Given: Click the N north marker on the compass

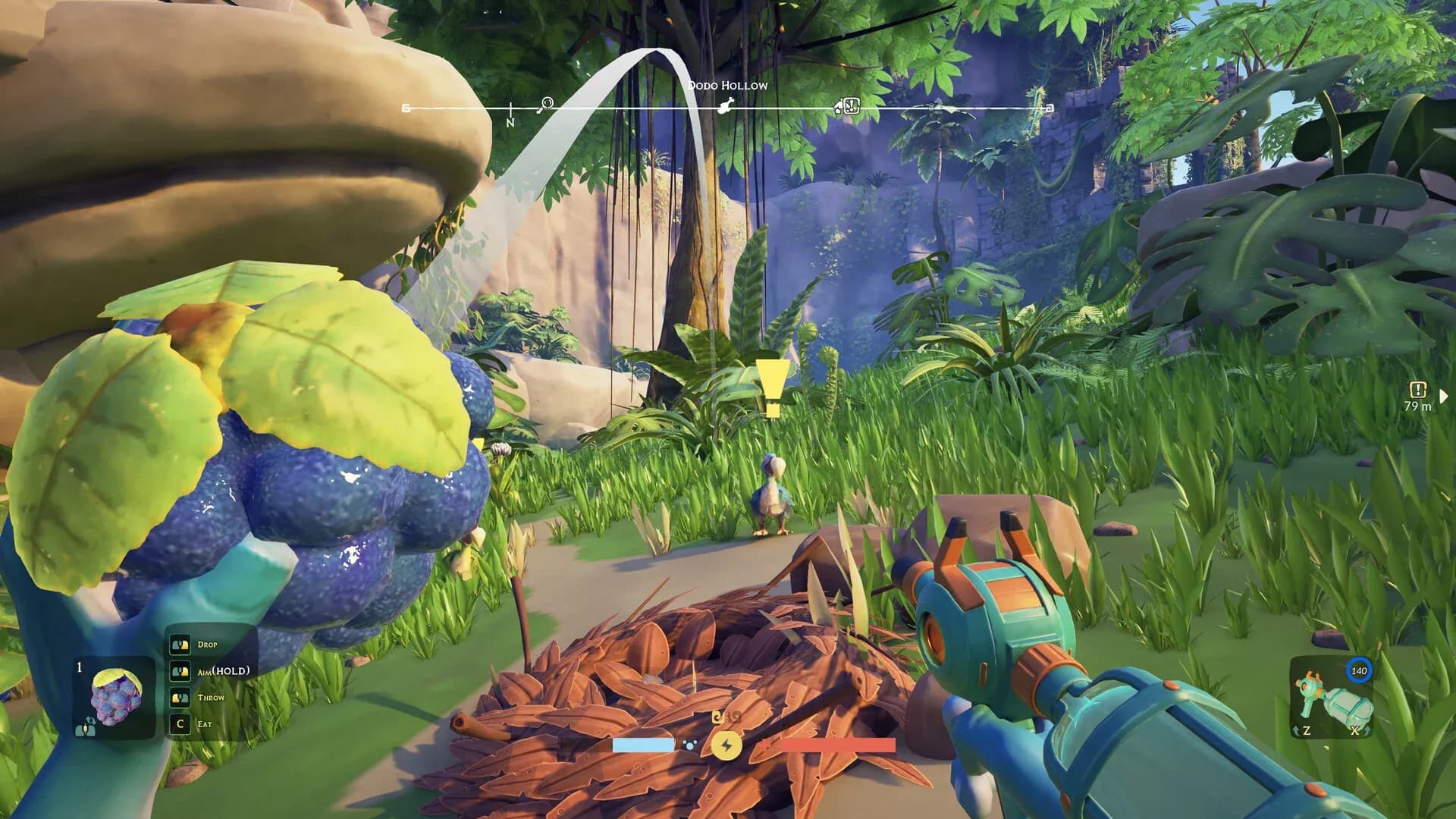Looking at the screenshot, I should 511,119.
